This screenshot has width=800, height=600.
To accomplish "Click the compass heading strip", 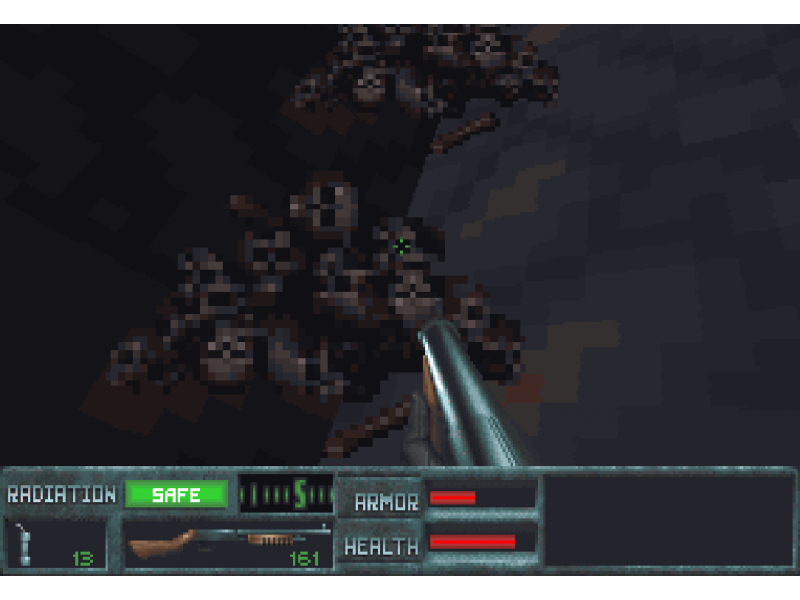I will [x=285, y=493].
